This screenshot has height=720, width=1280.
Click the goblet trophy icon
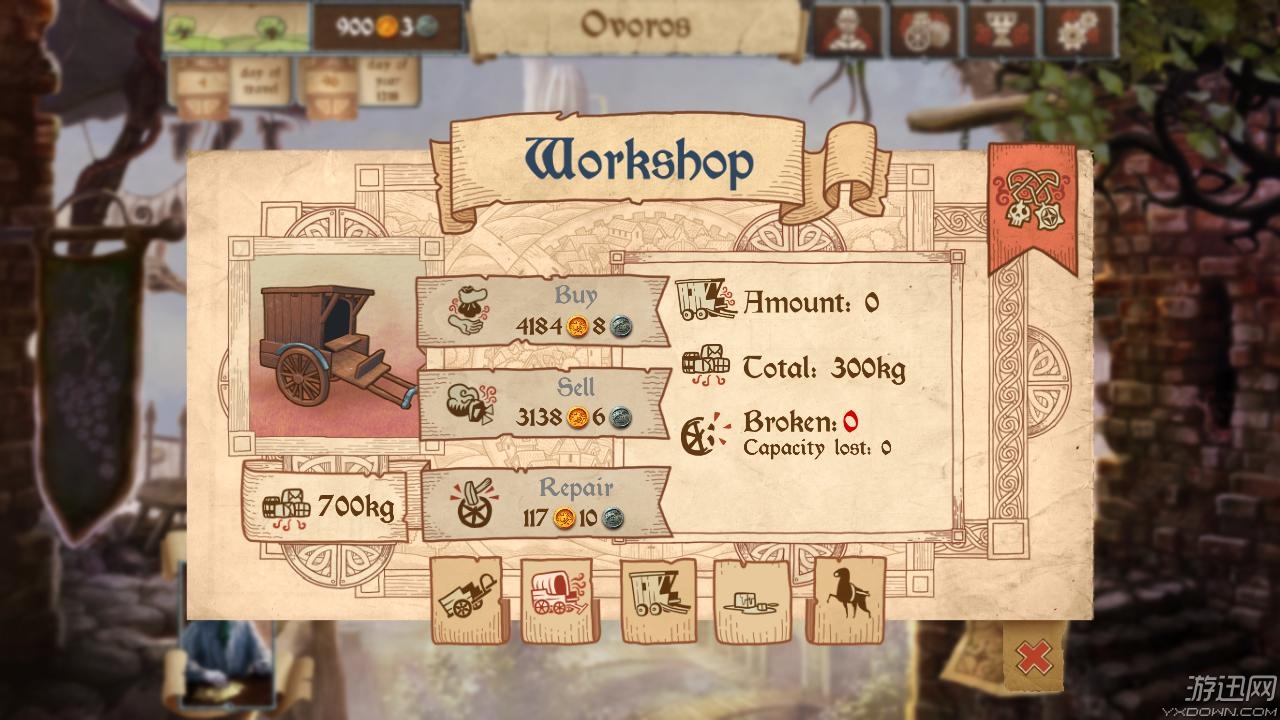1002,30
